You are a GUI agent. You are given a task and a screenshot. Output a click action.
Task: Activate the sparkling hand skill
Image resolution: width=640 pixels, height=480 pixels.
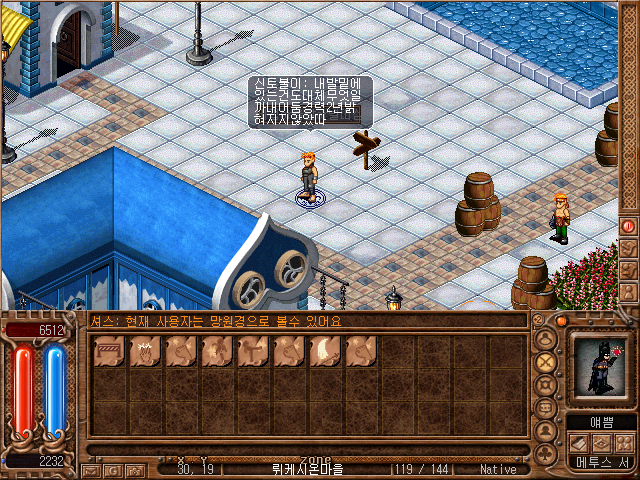pos(145,351)
